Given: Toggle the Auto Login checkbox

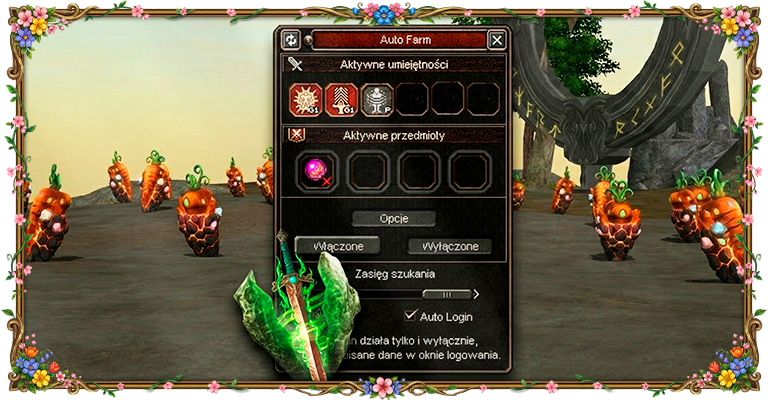Looking at the screenshot, I should click(411, 316).
